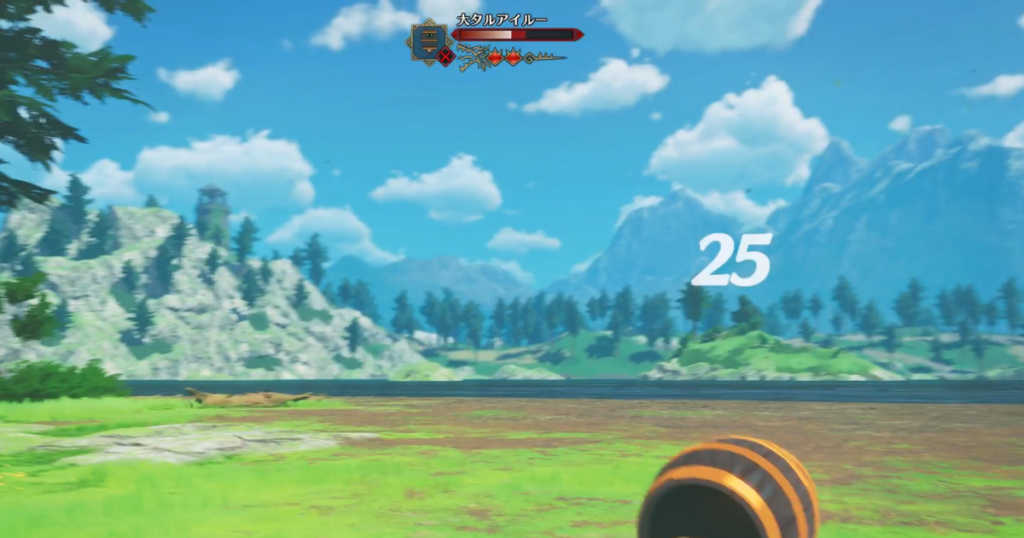Click the barrel Felyne enemy portrait
This screenshot has width=1024, height=538.
(427, 40)
